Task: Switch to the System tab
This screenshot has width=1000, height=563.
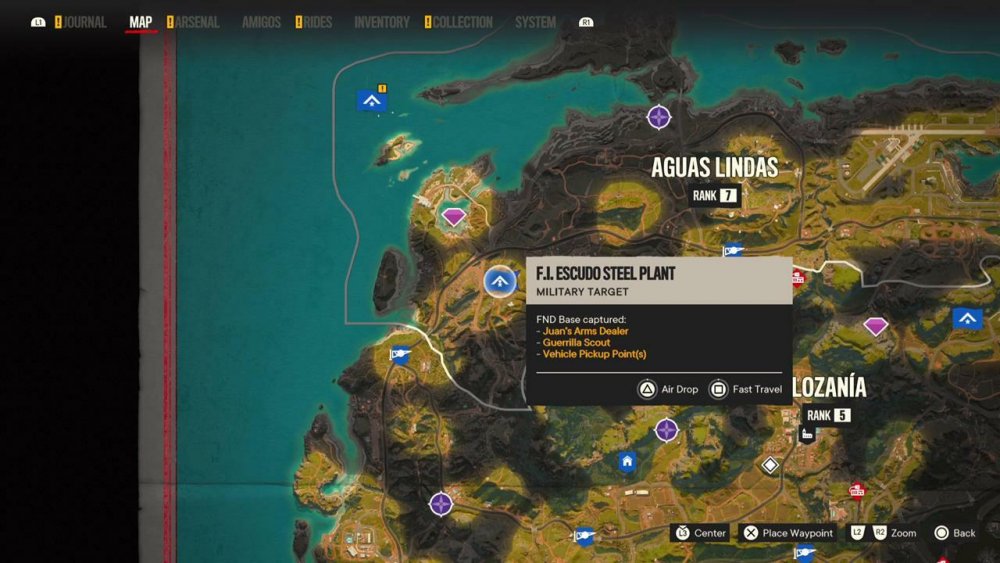Action: tap(535, 22)
